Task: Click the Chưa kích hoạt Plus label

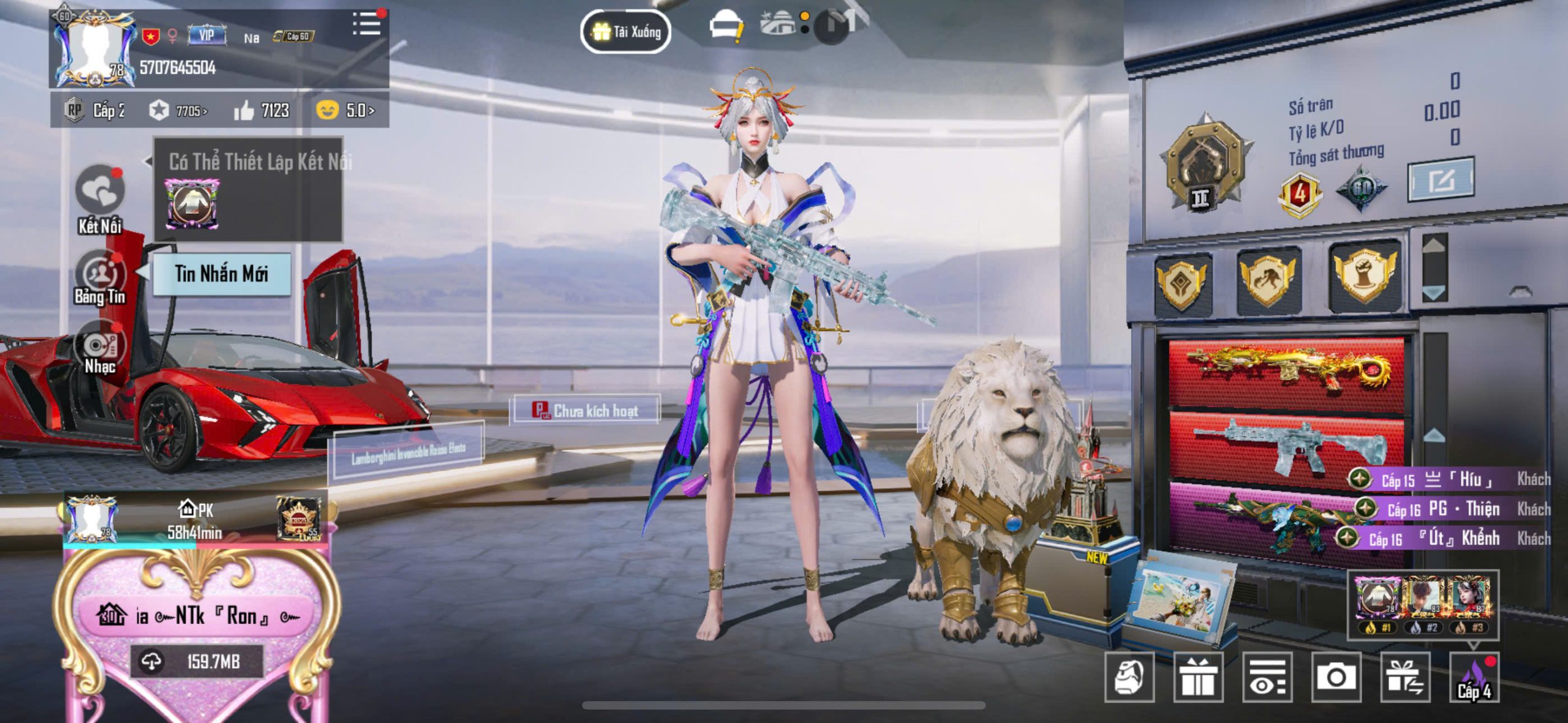Action: [585, 410]
